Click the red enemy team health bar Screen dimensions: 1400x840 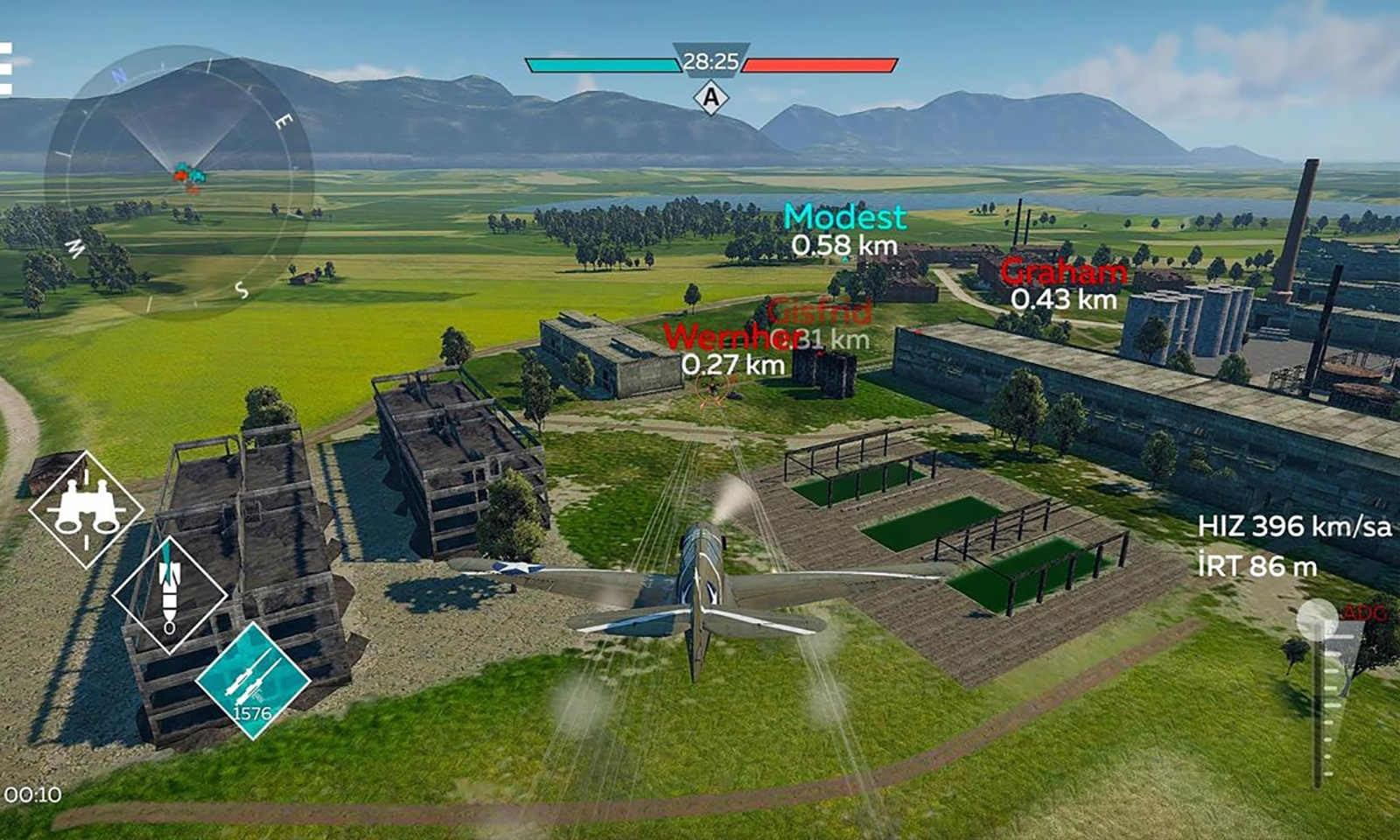coord(818,62)
